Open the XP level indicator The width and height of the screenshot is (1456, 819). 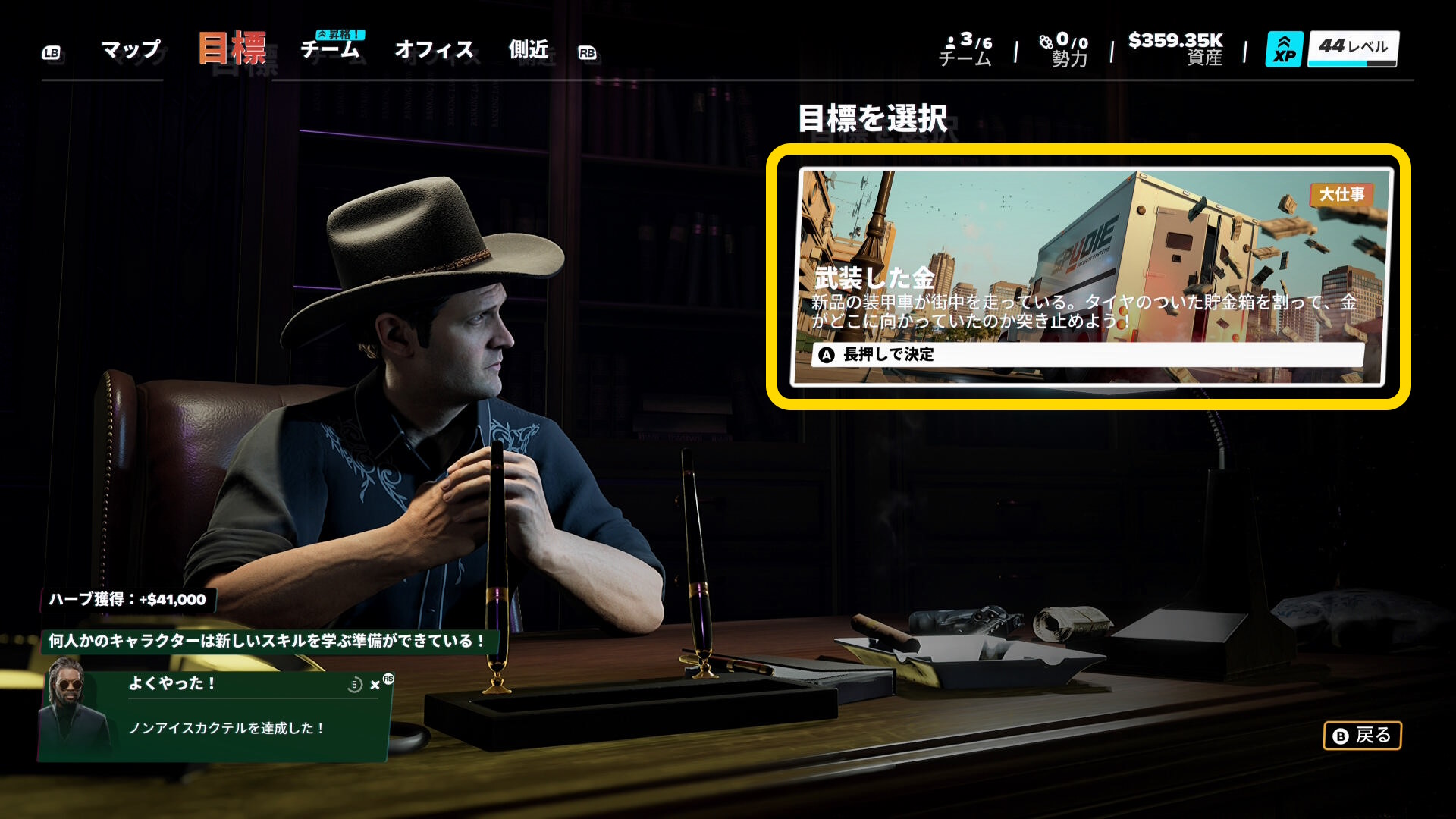point(1332,49)
